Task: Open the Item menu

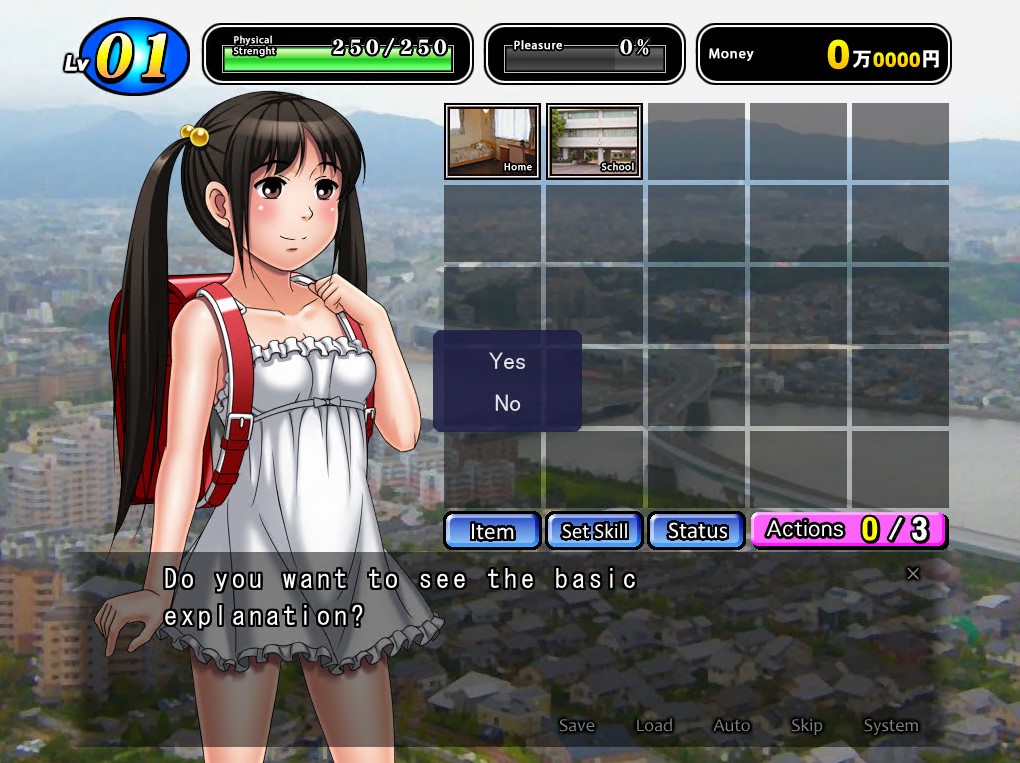Action: tap(492, 531)
